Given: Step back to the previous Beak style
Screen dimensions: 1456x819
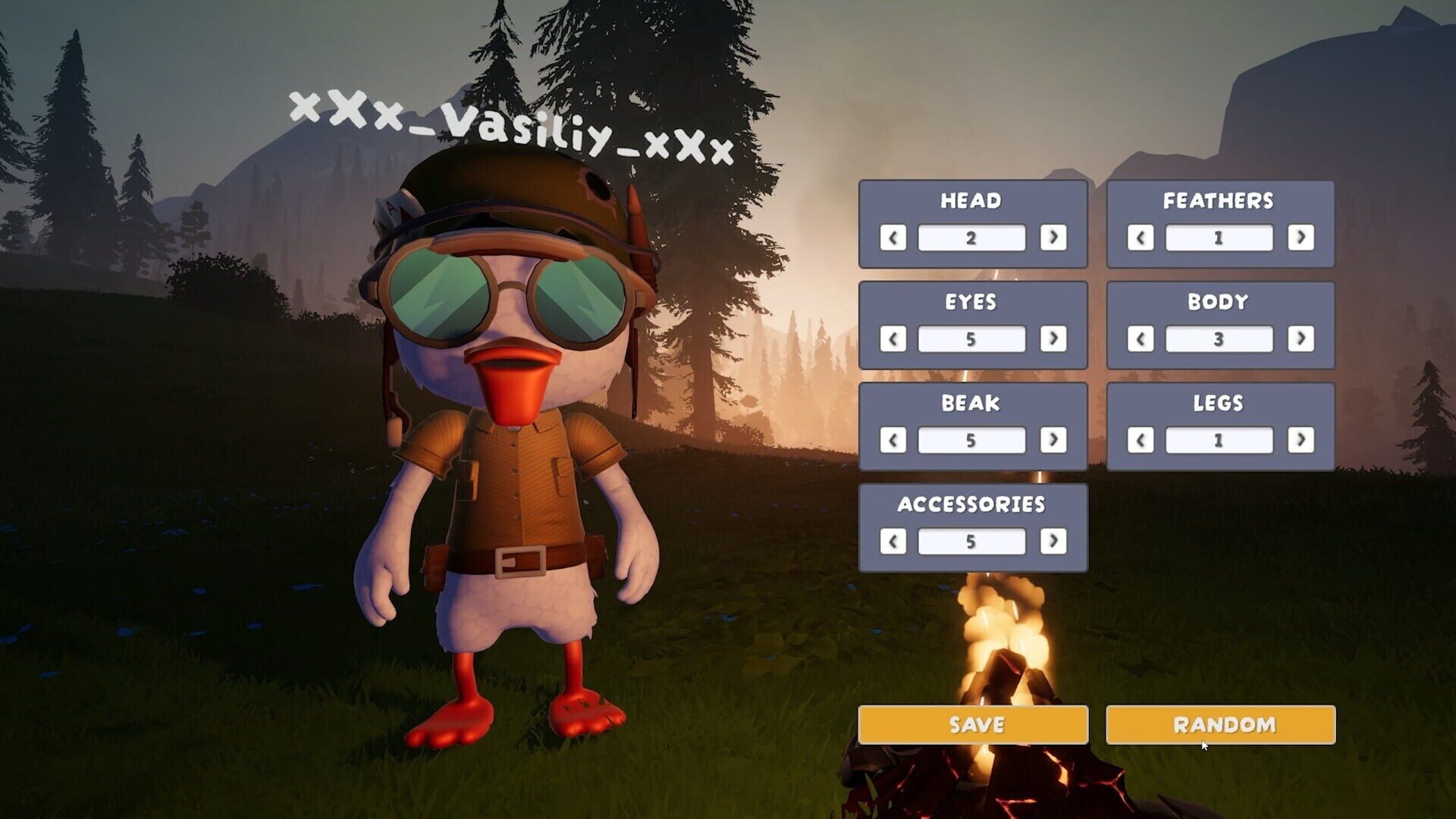Looking at the screenshot, I should tap(893, 441).
